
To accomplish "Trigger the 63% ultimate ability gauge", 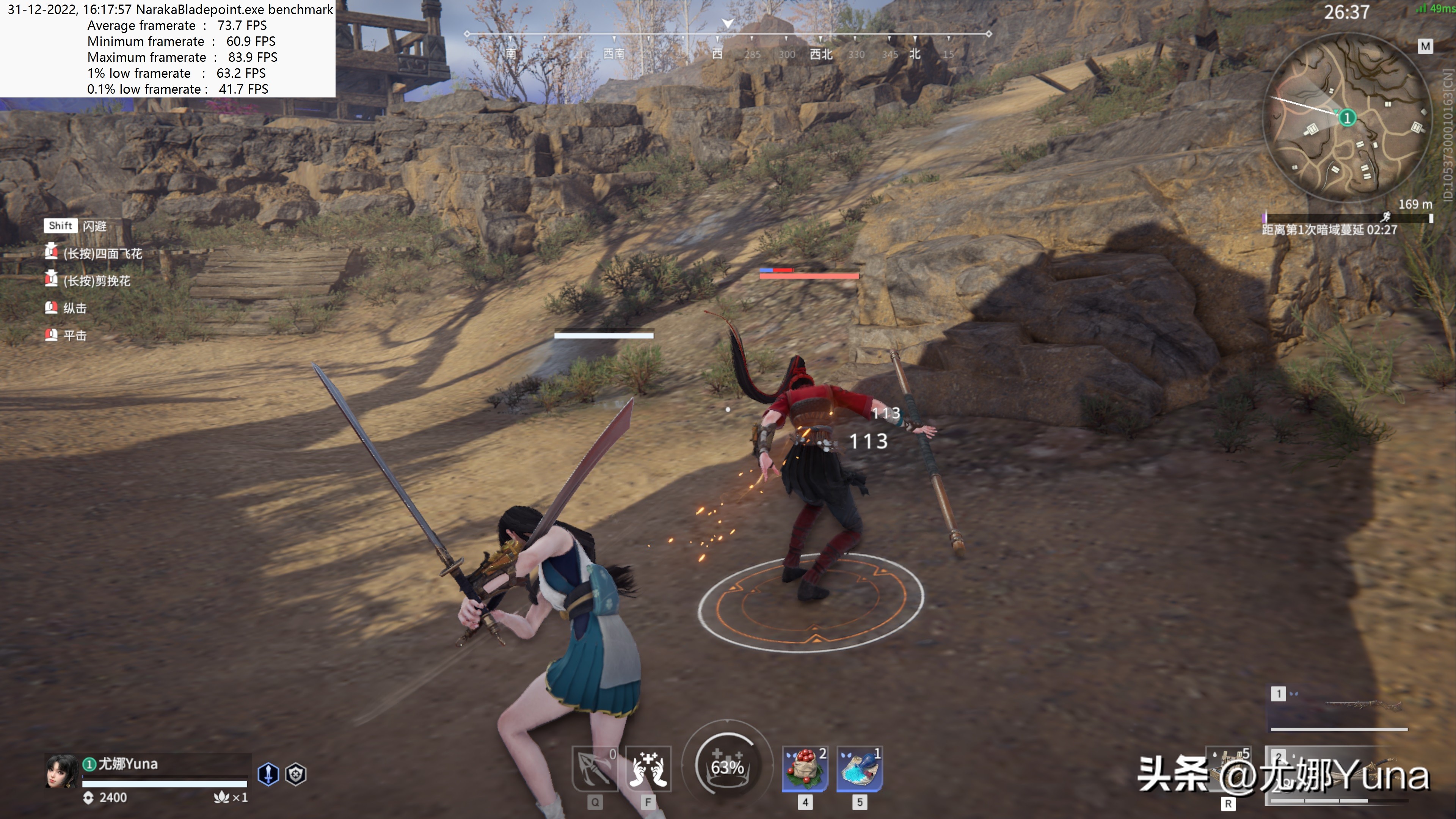I will tap(727, 766).
